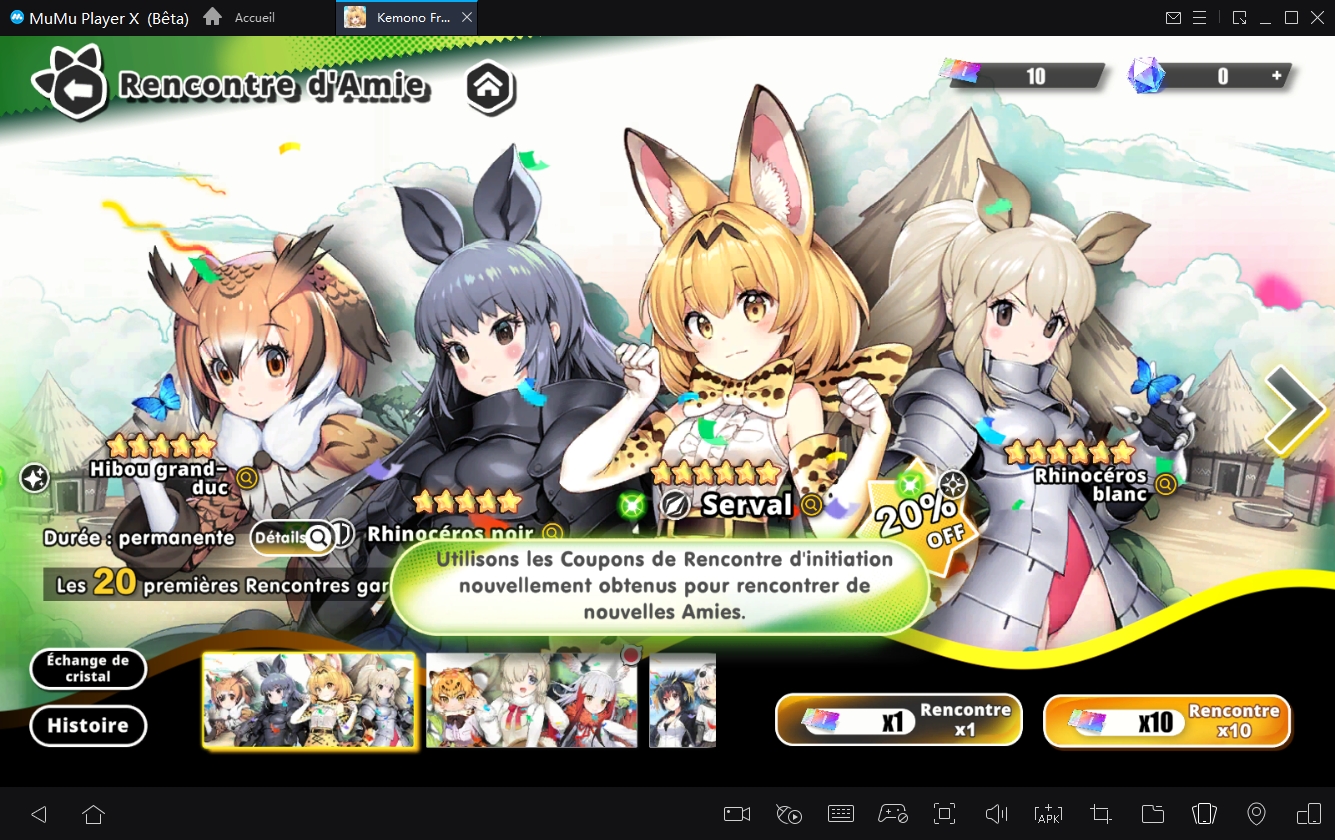Open the virtual location tool
The image size is (1335, 840).
click(1257, 814)
